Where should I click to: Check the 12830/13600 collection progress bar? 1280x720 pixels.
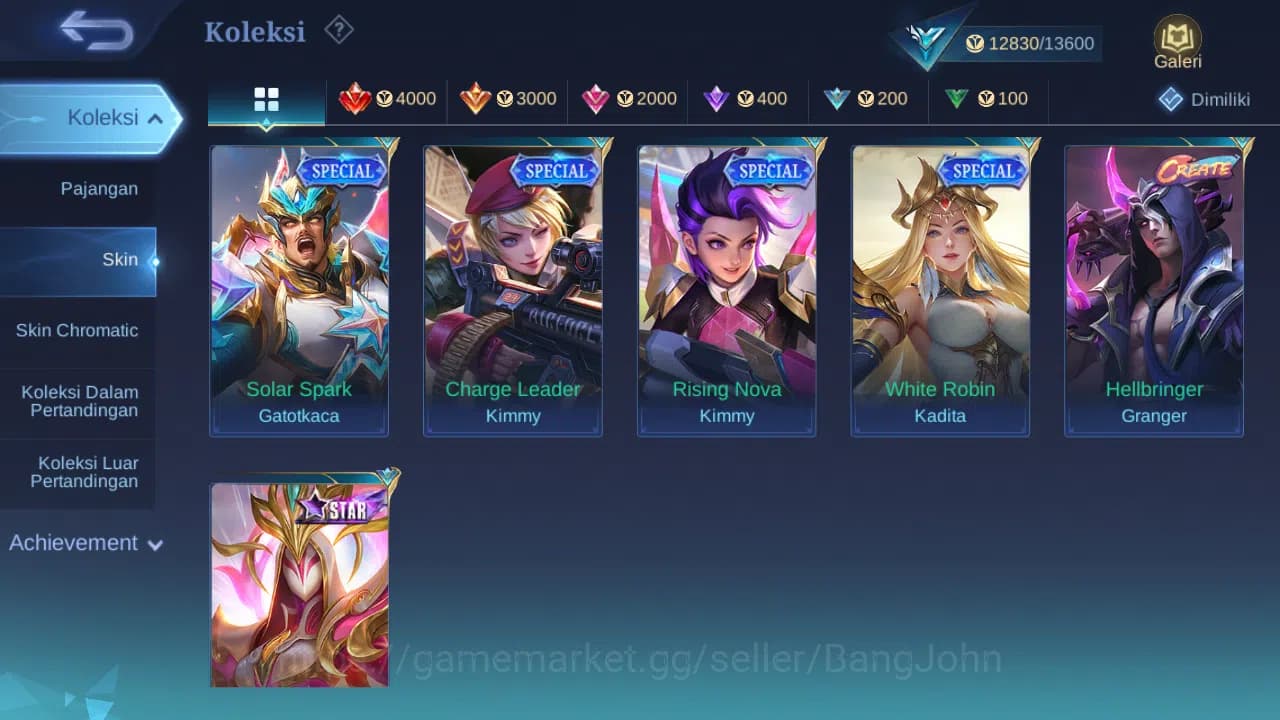(1030, 44)
